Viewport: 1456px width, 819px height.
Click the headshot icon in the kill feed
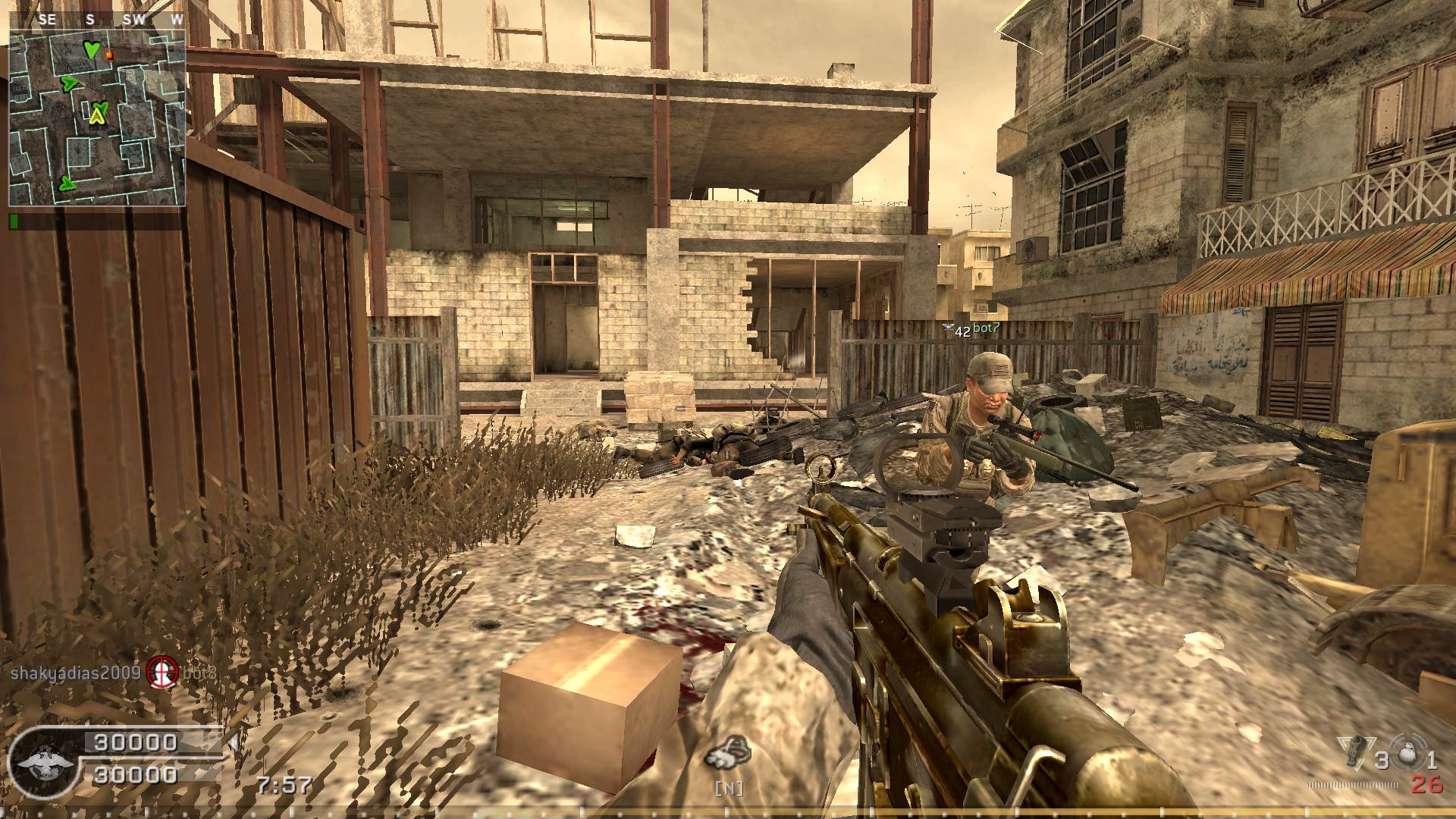coord(162,671)
